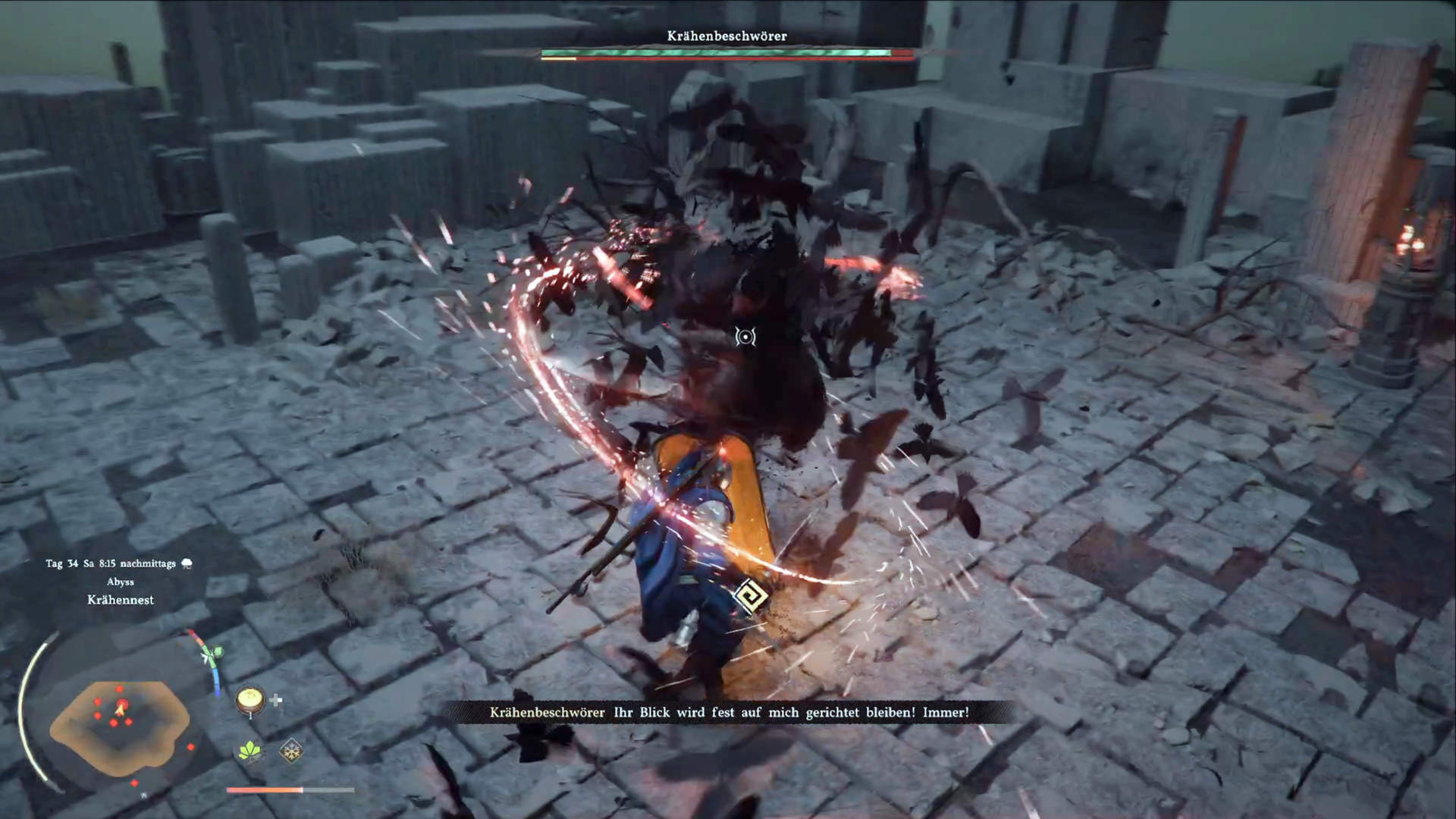Image resolution: width=1456 pixels, height=819 pixels.
Task: Activate the snowflake diamond ability icon
Action: (290, 751)
